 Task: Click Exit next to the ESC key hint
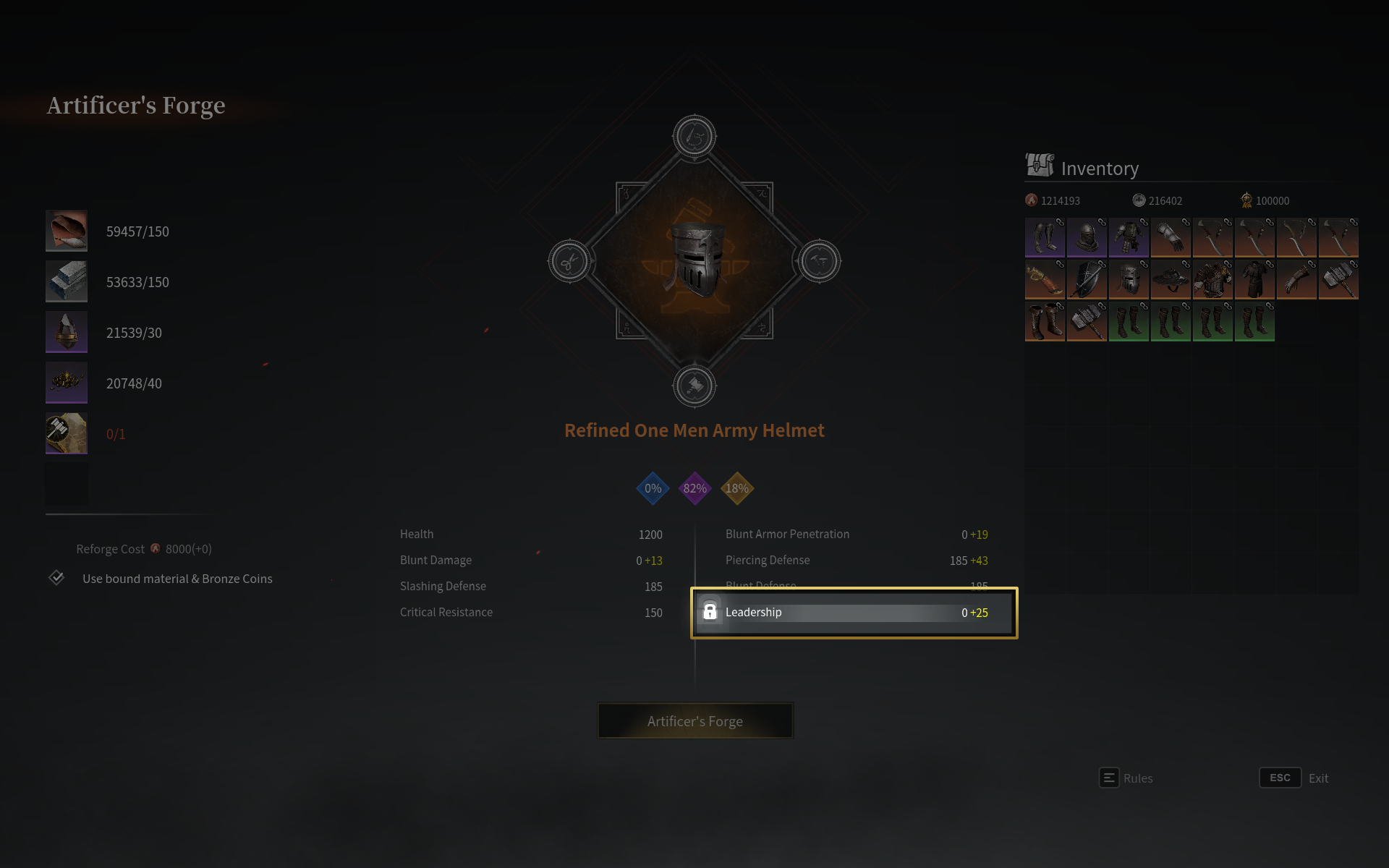coord(1319,778)
